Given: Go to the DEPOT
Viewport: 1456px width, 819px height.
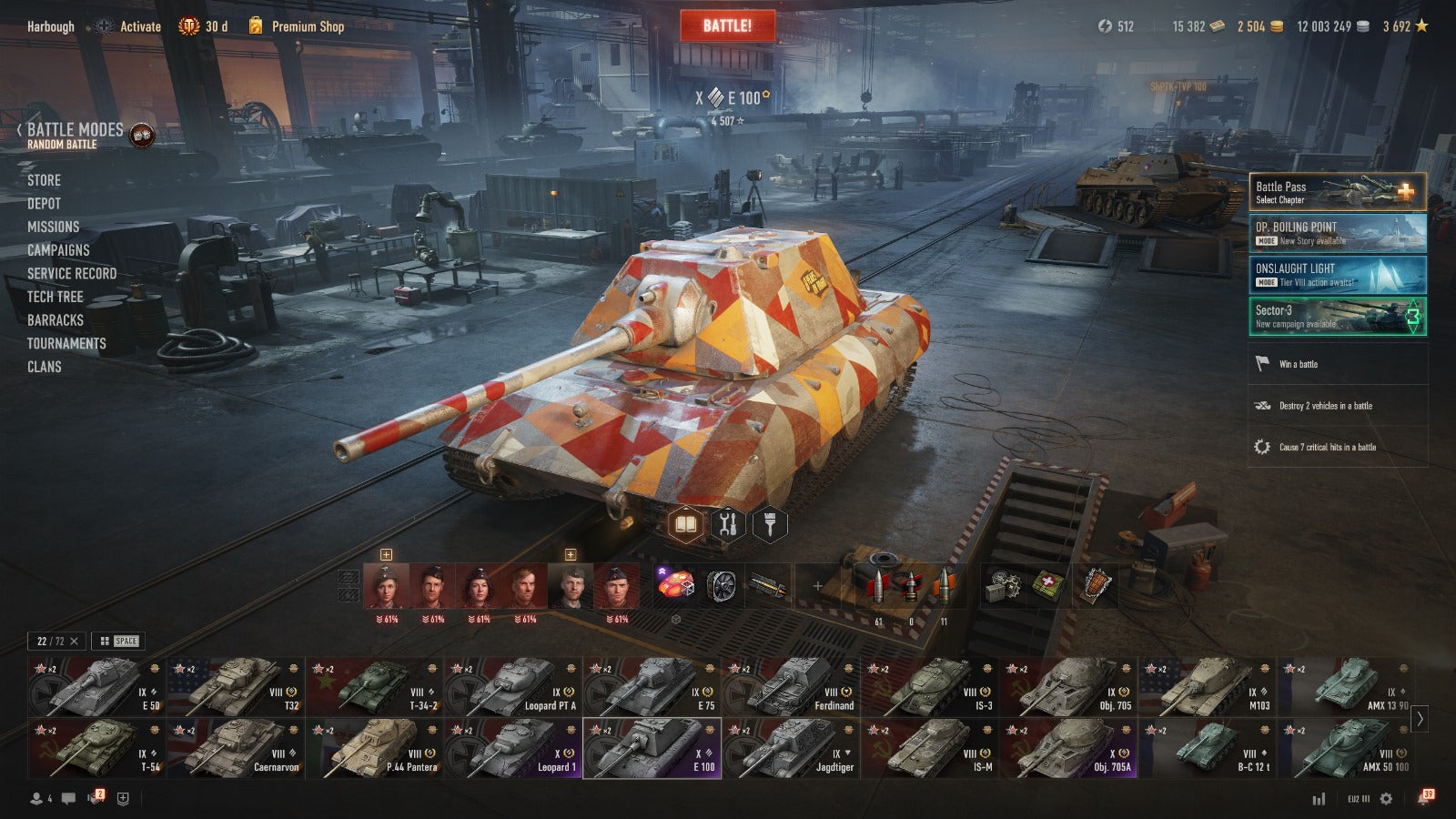Looking at the screenshot, I should click(x=44, y=204).
